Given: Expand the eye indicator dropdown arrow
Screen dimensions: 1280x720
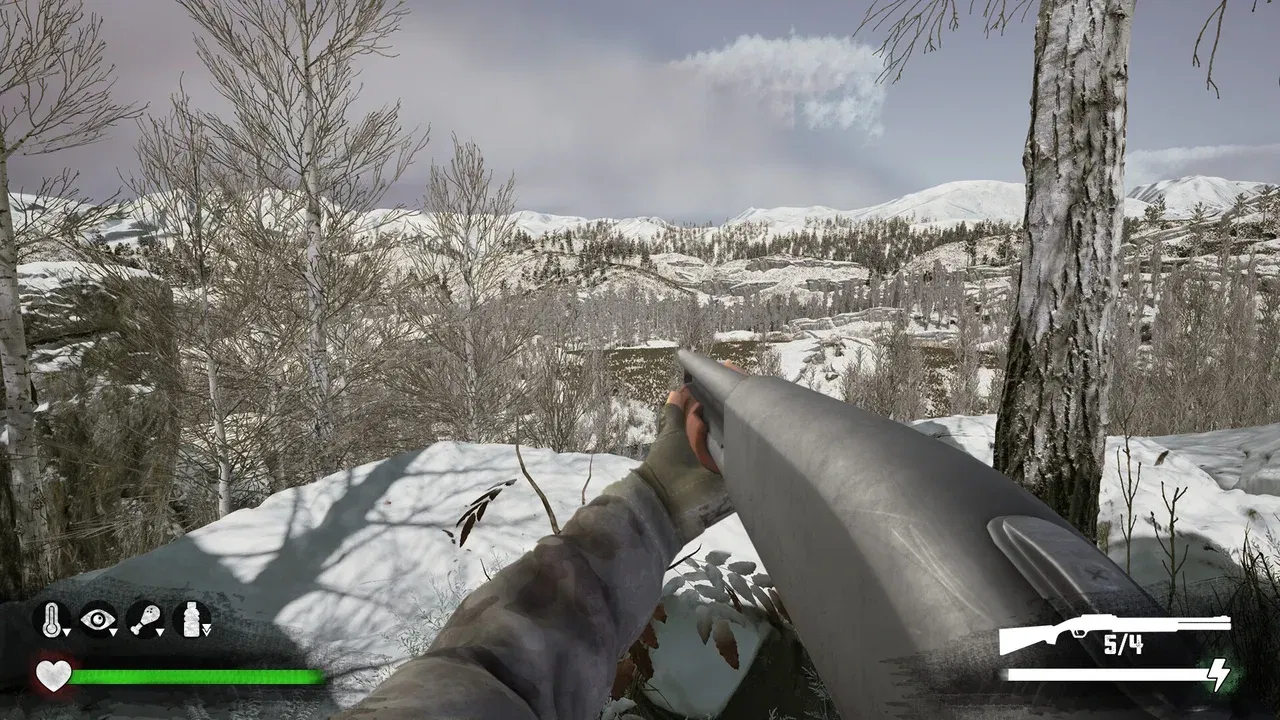Looking at the screenshot, I should click(x=114, y=632).
